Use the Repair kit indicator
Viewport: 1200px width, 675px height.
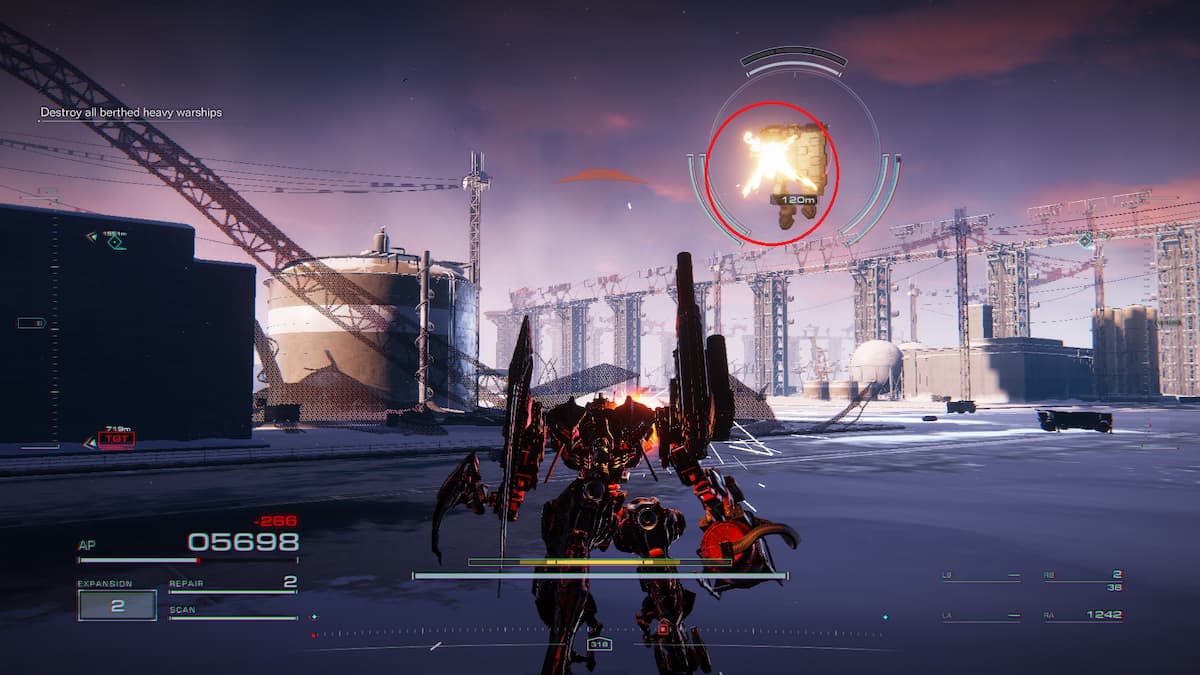[x=233, y=583]
